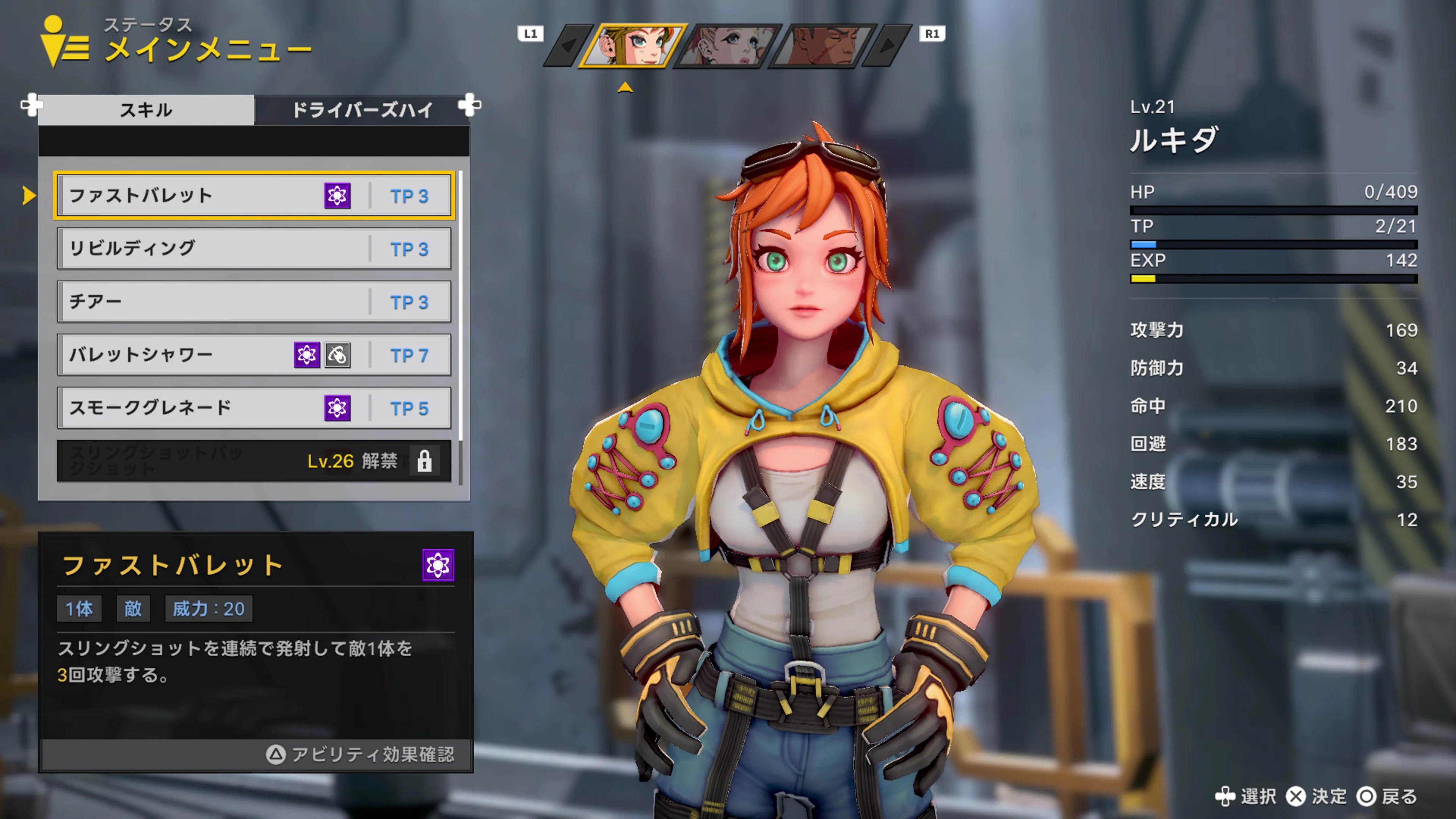
Task: Click the plus icon on the スキル tab
Action: pyautogui.click(x=32, y=106)
